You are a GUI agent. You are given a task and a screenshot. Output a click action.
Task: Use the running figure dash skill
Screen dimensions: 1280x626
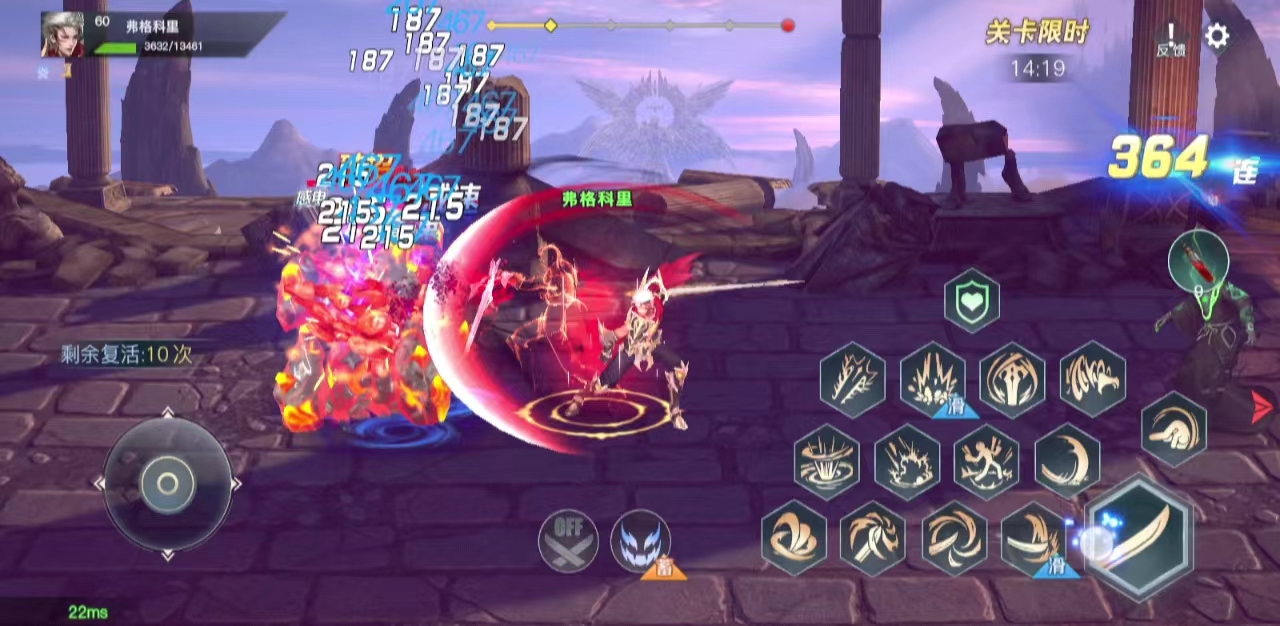[x=986, y=461]
